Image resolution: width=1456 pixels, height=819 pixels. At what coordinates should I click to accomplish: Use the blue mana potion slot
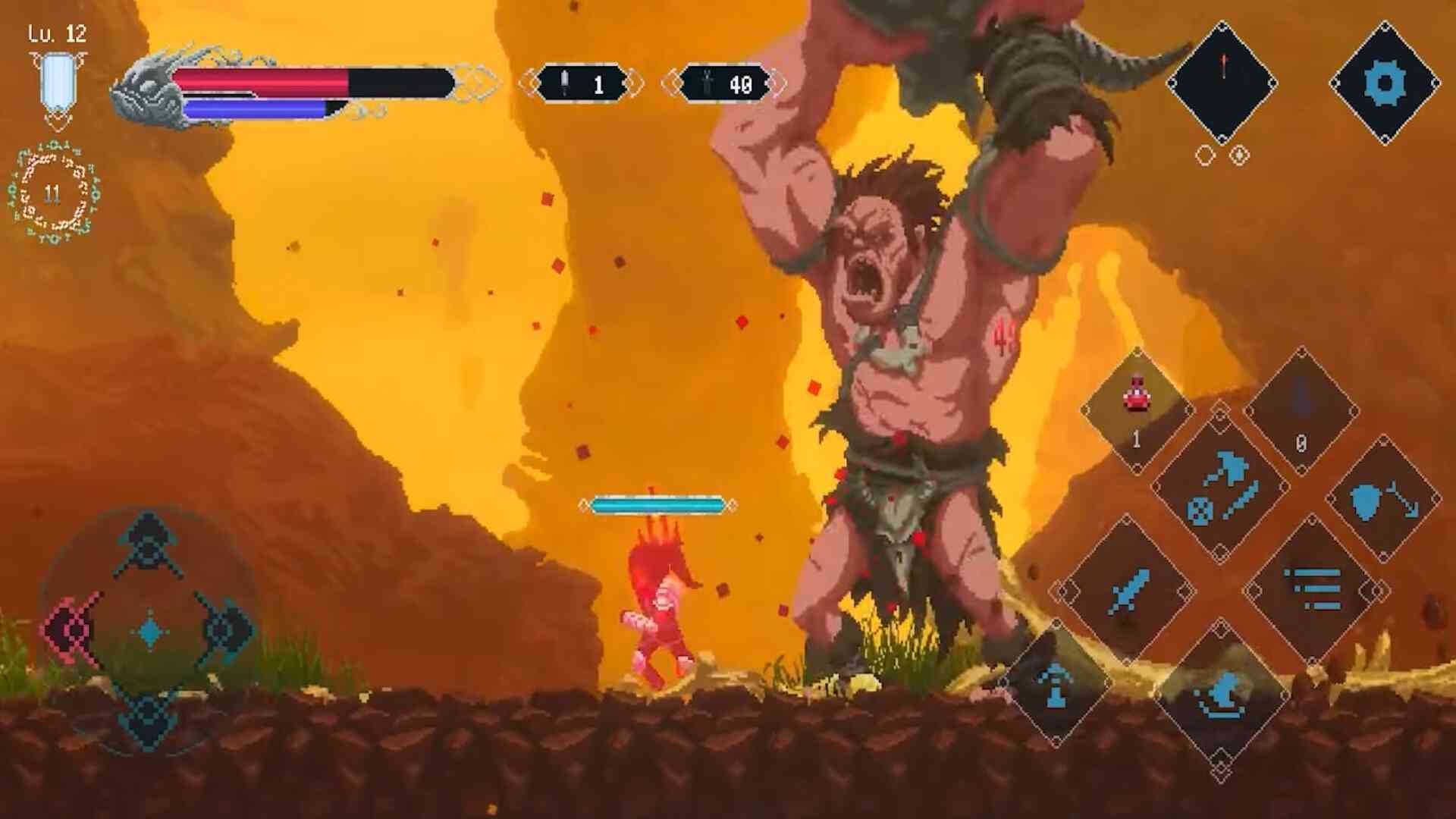click(x=1301, y=409)
